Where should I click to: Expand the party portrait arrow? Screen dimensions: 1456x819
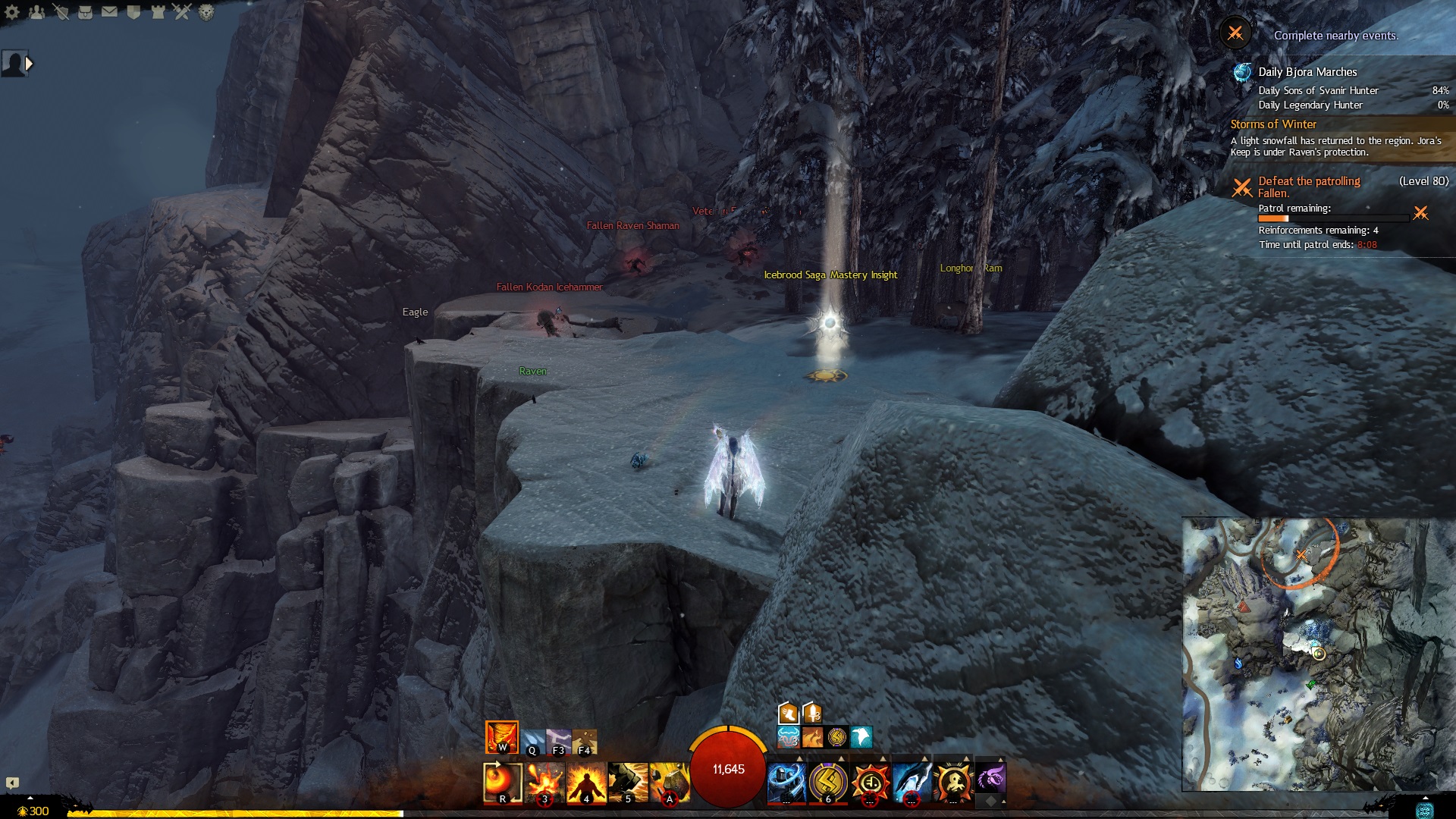[x=29, y=64]
